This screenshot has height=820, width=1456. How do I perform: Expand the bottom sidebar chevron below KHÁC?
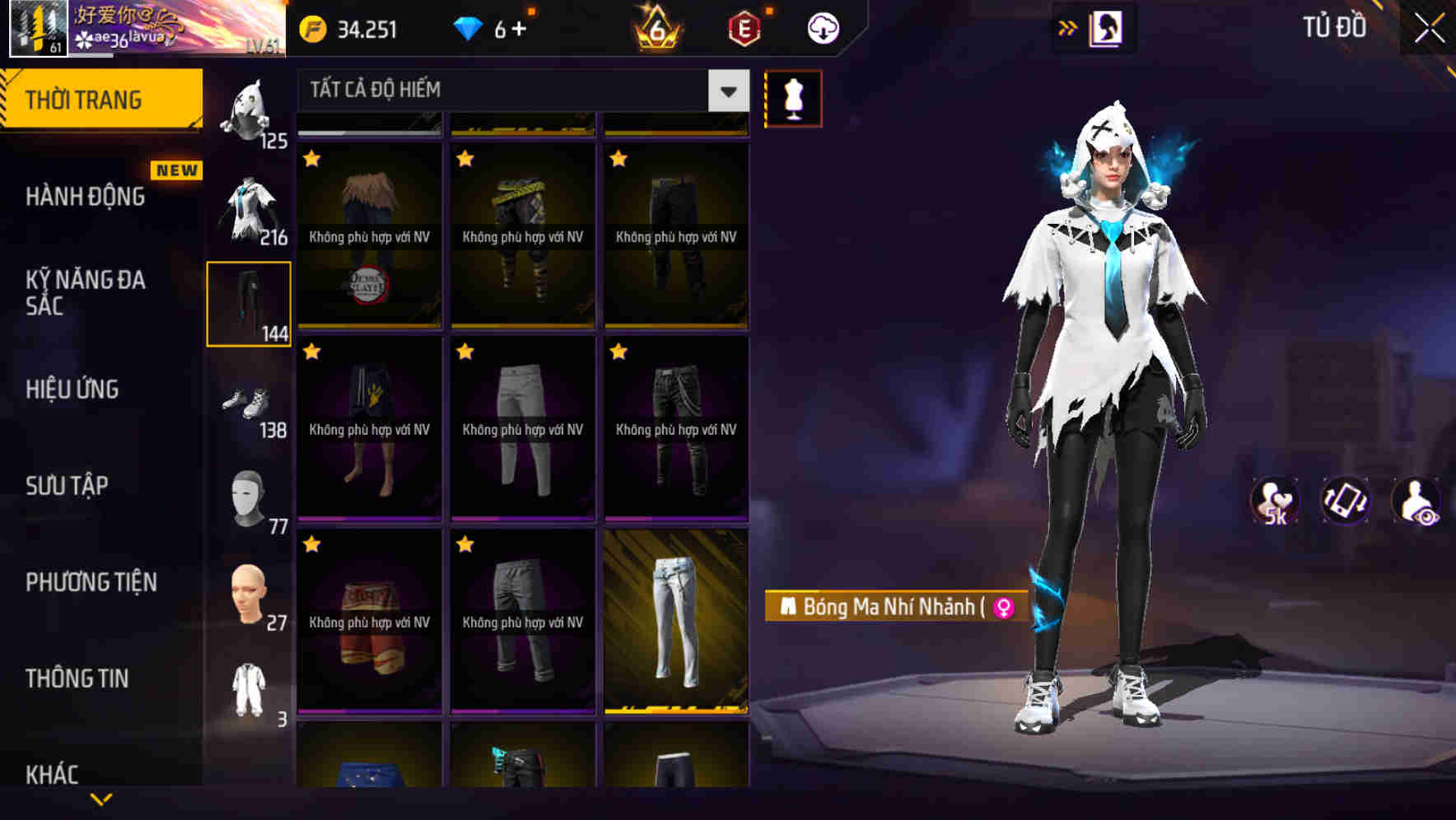[100, 800]
